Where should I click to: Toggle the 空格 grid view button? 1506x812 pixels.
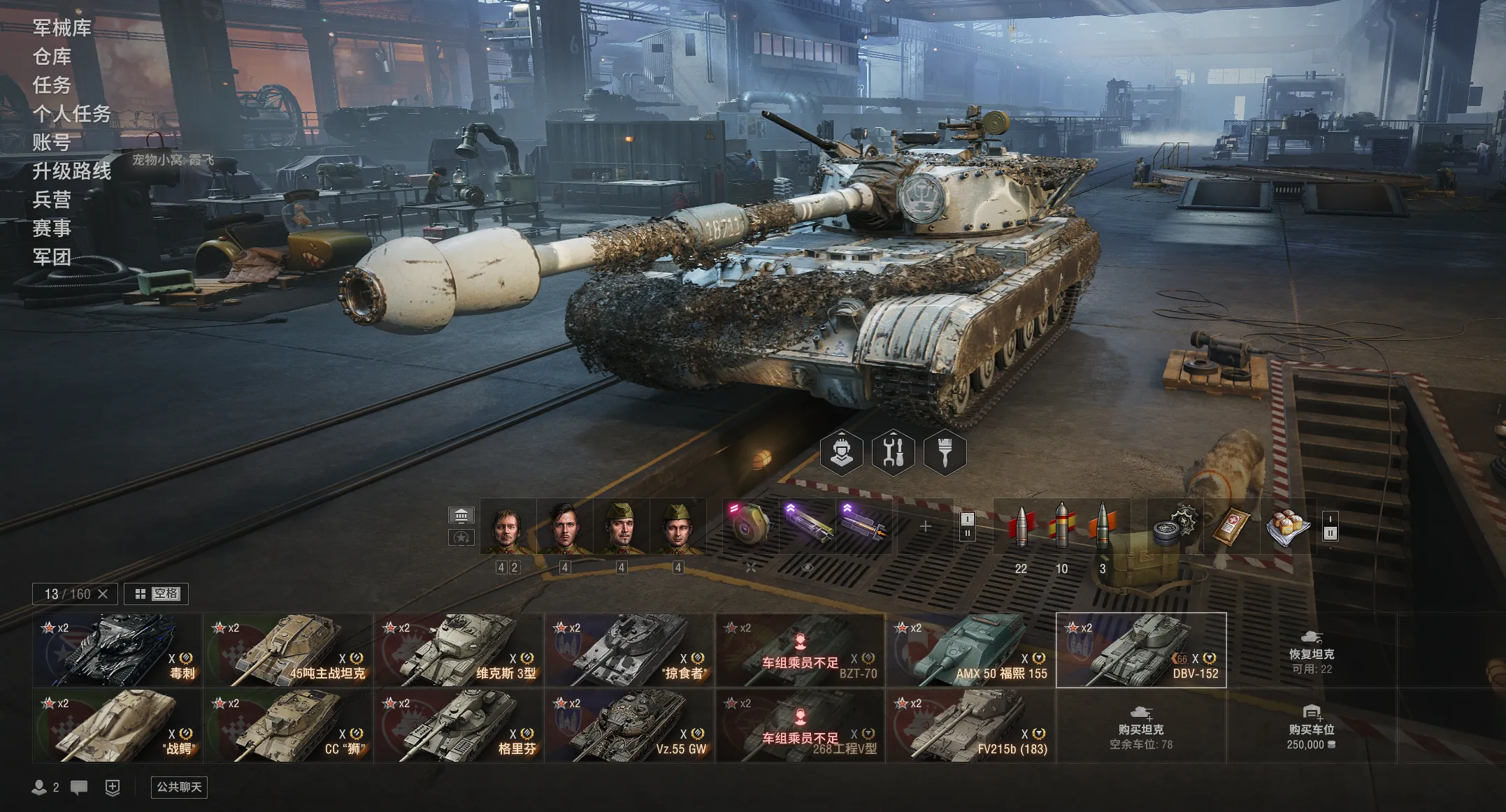(157, 594)
